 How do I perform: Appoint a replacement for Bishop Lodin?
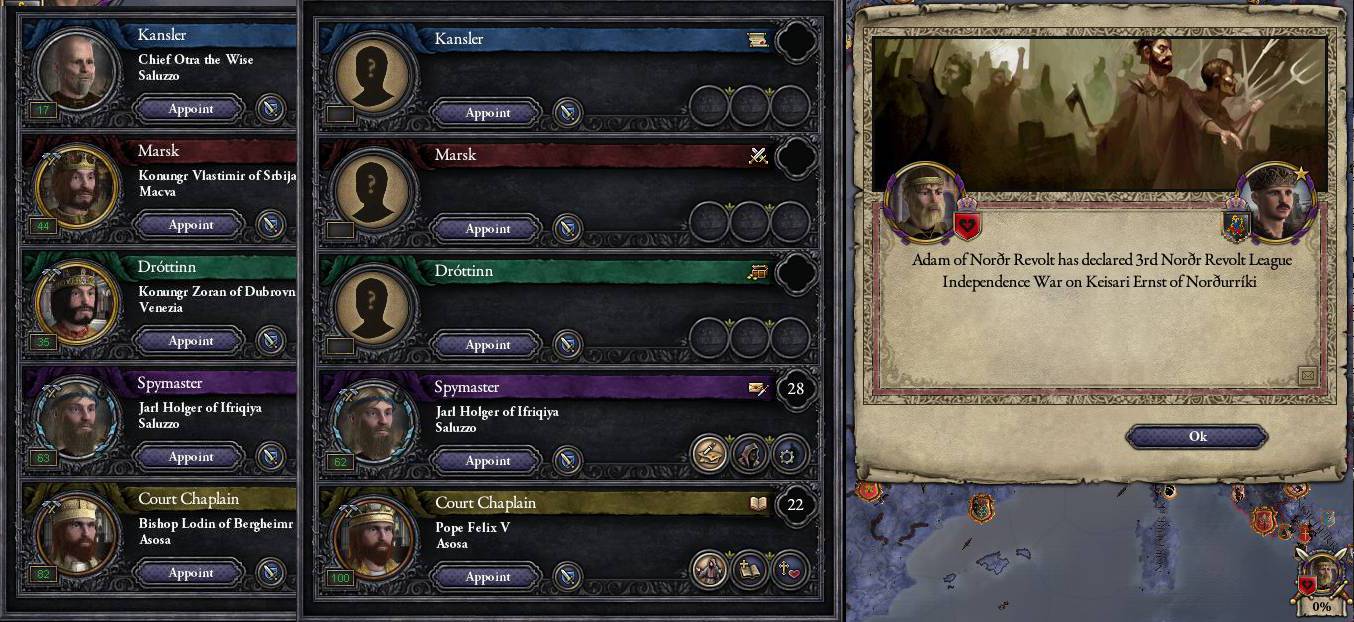(x=190, y=573)
